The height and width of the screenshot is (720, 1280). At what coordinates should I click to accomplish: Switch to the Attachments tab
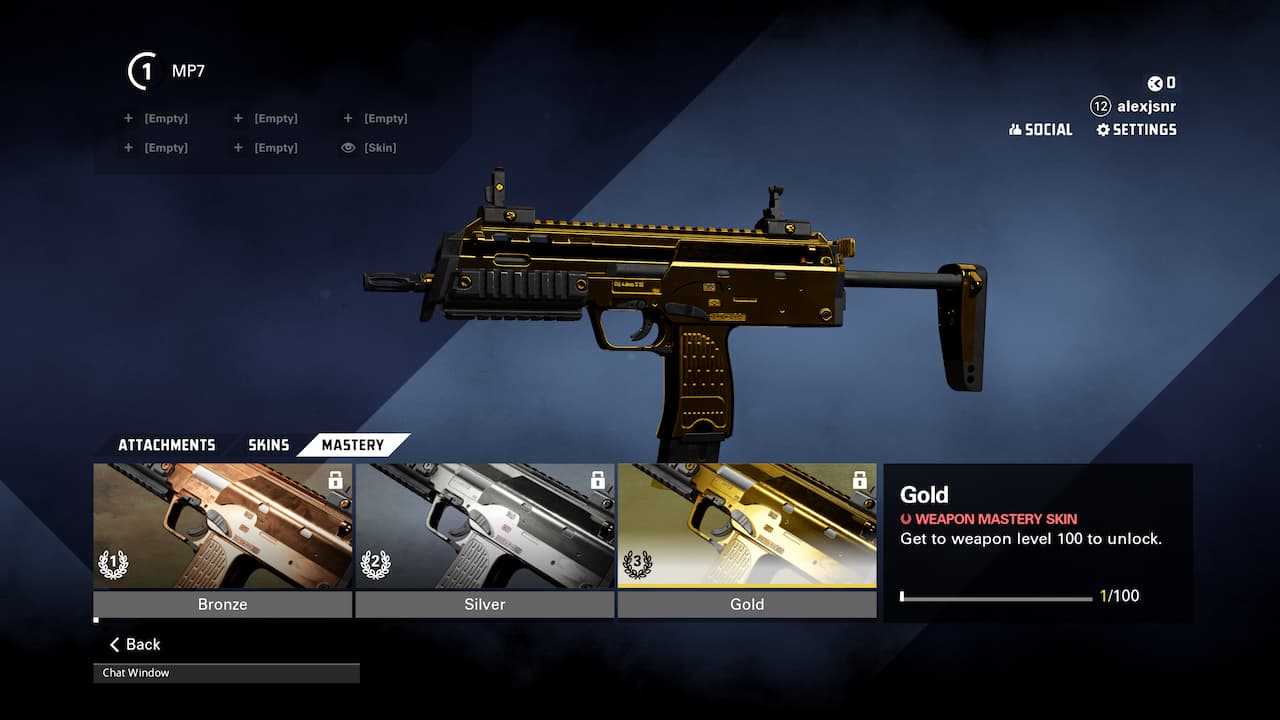pyautogui.click(x=166, y=445)
